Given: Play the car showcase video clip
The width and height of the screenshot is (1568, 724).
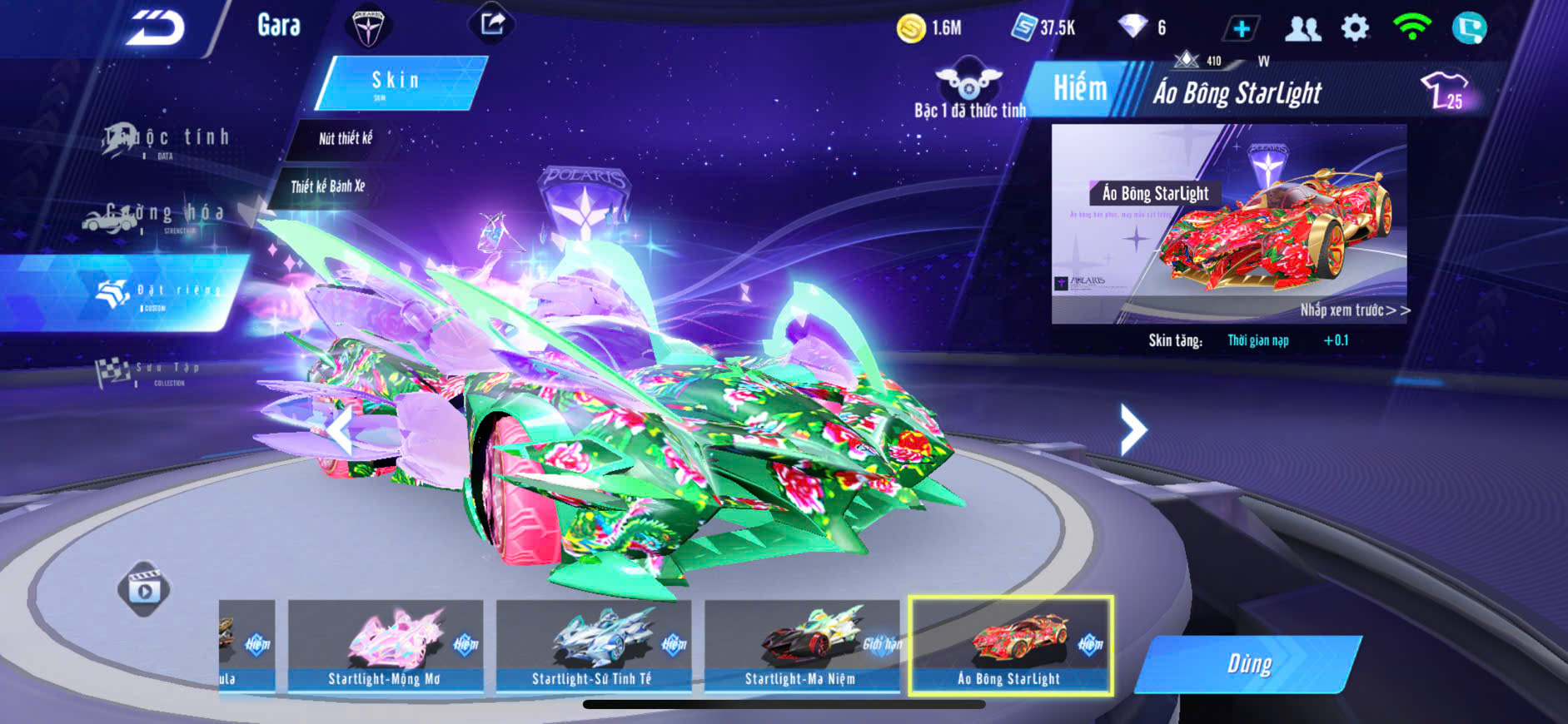Looking at the screenshot, I should click(x=144, y=590).
